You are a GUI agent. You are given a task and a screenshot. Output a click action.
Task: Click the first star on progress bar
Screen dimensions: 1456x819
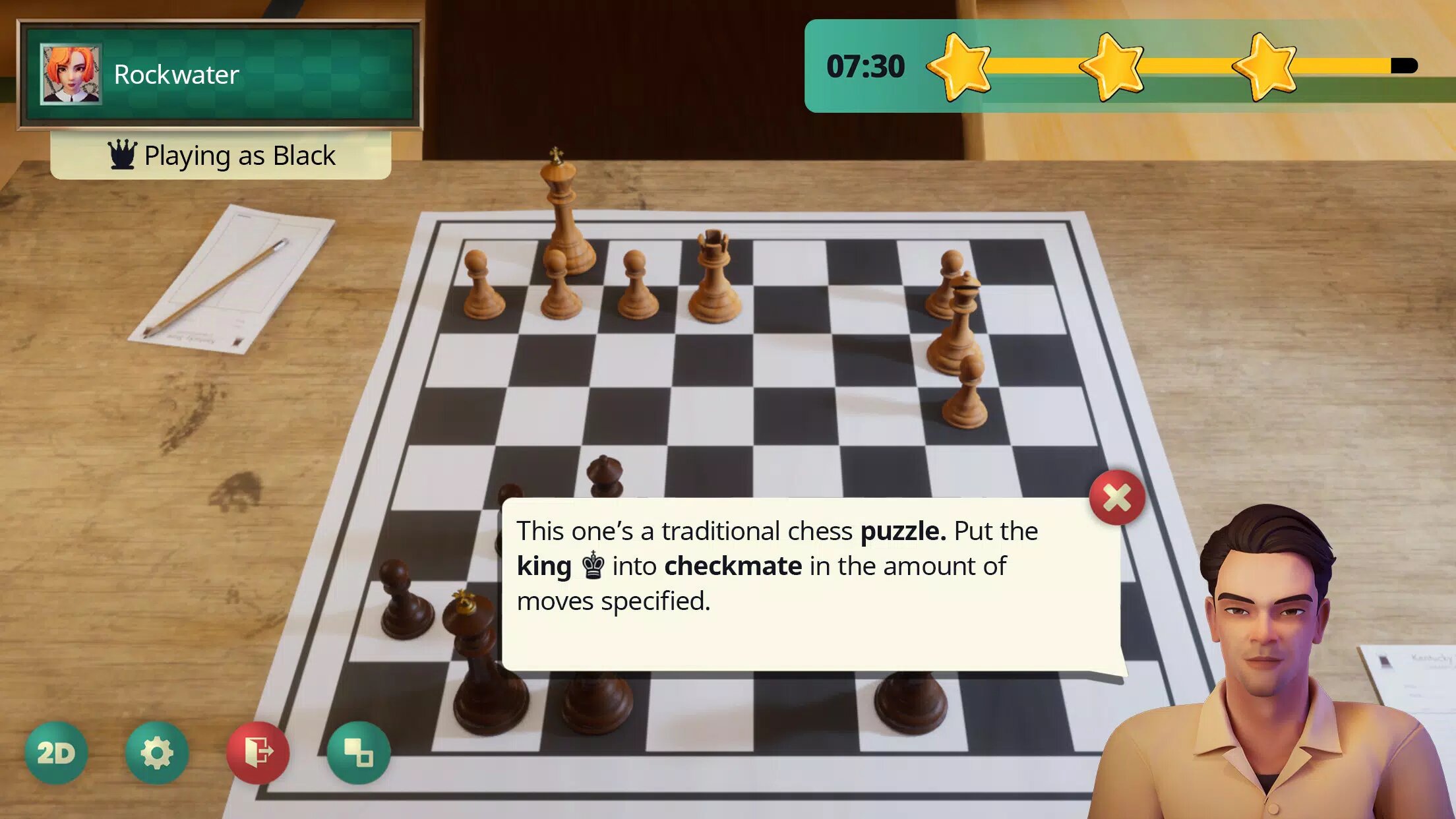960,66
